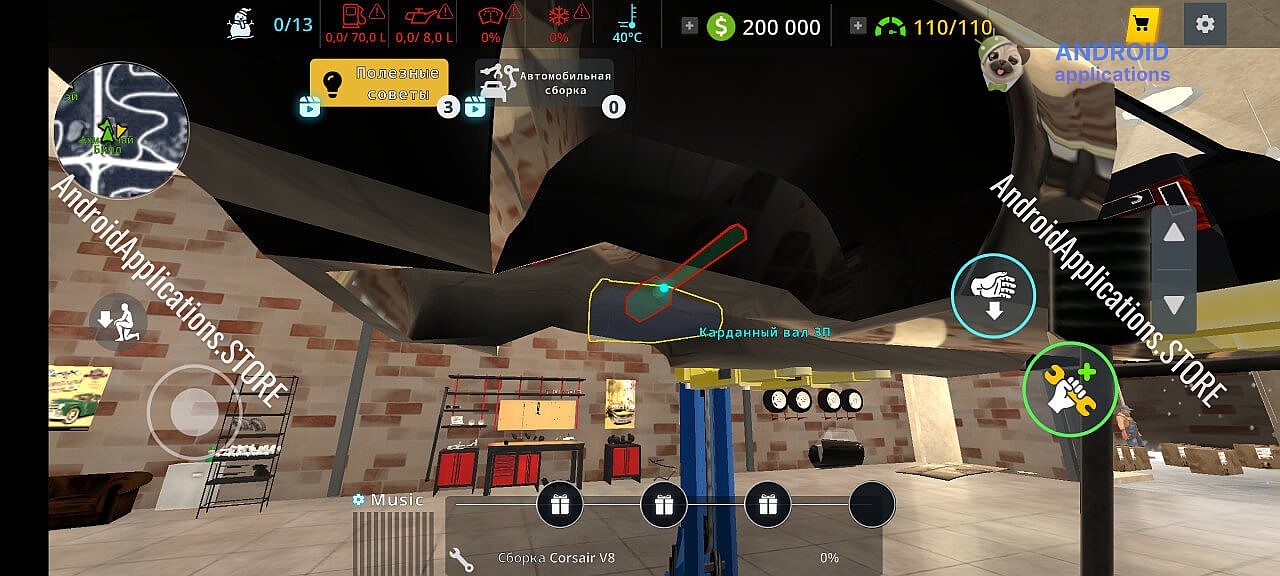
Task: Add money with the plus beside cash
Action: point(689,26)
